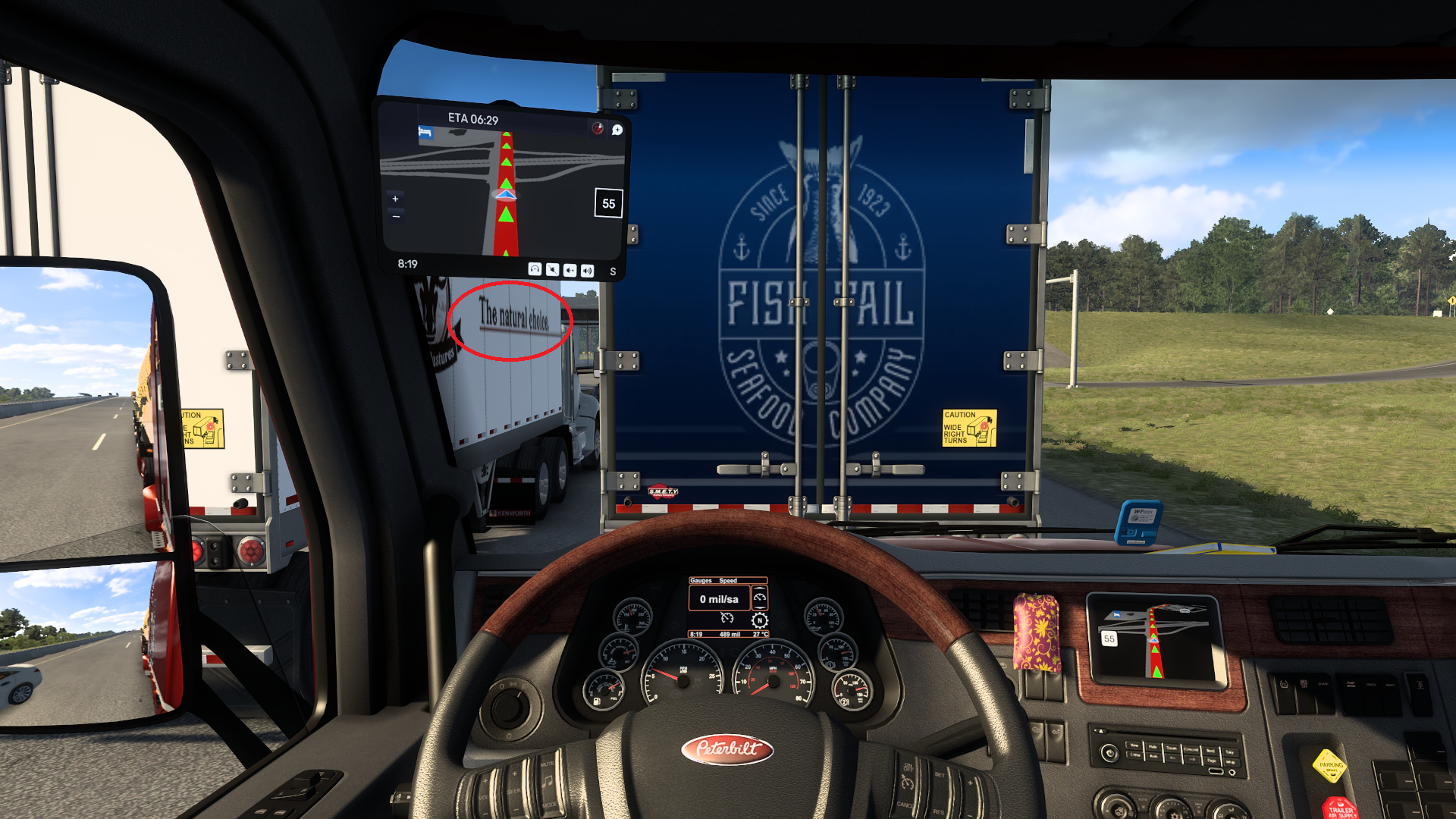Image resolution: width=1456 pixels, height=819 pixels.
Task: Click the loud speaker volume-up icon on GPS
Action: click(588, 270)
